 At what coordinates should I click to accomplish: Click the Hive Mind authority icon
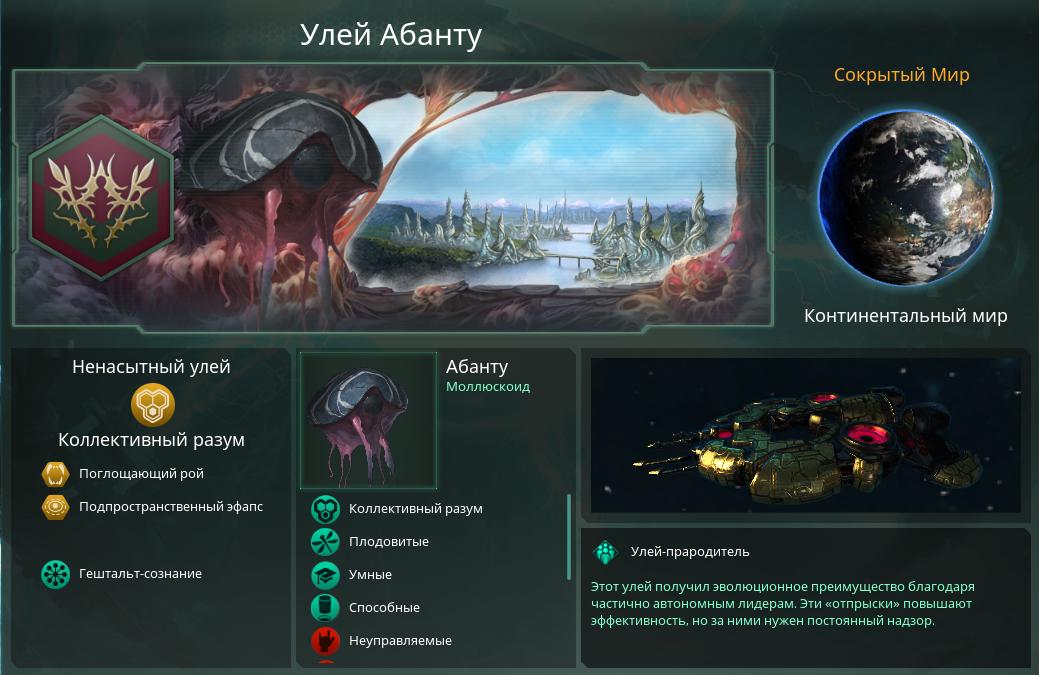click(x=153, y=405)
